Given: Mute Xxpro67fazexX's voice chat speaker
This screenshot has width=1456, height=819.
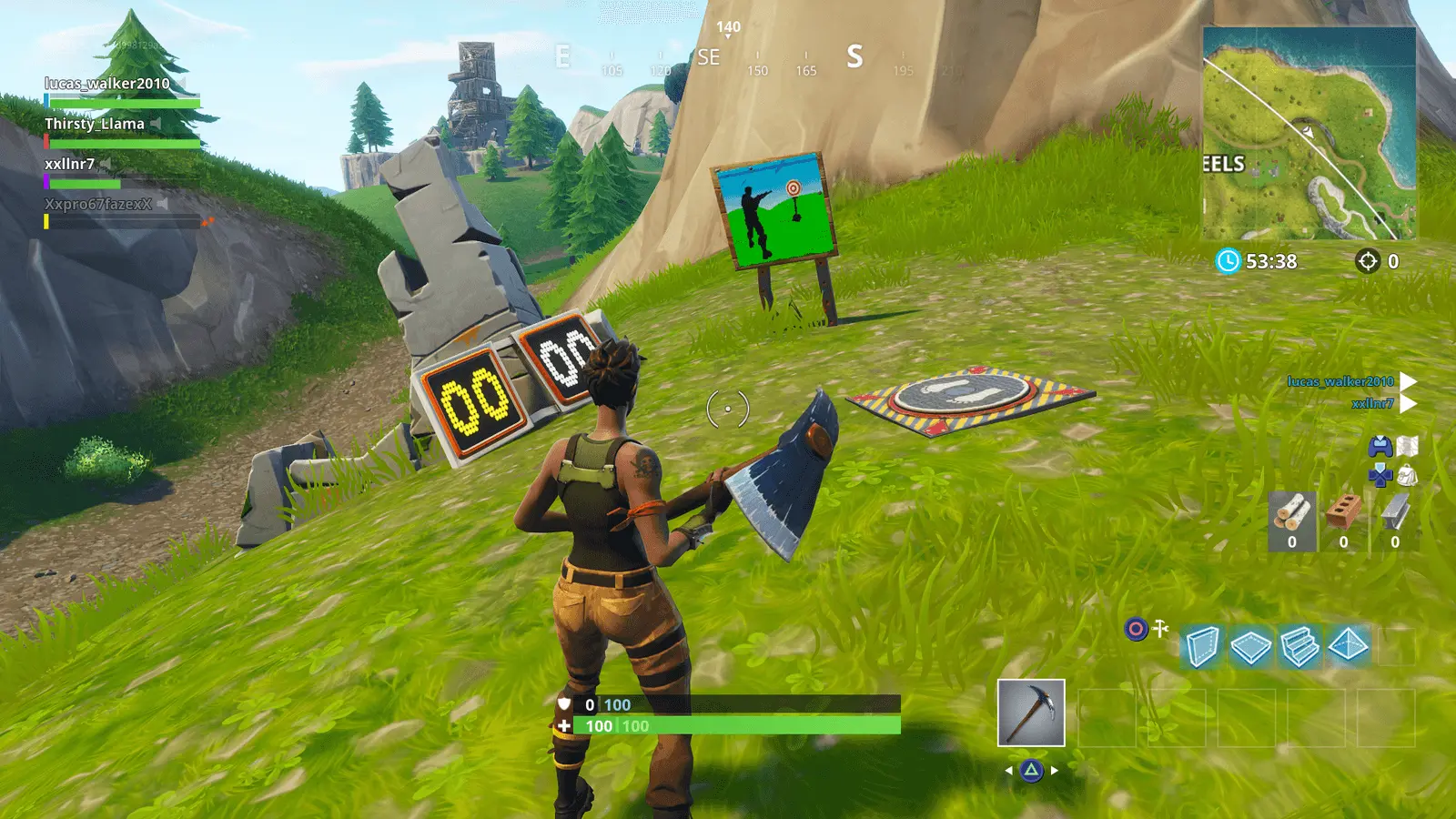Looking at the screenshot, I should click(x=162, y=204).
